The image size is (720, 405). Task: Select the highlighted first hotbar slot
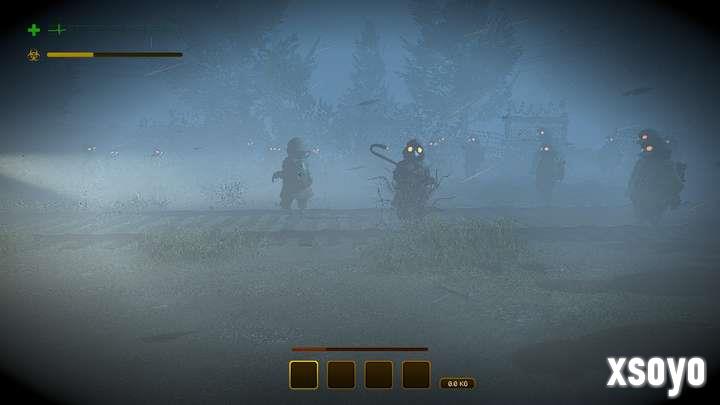pyautogui.click(x=304, y=375)
